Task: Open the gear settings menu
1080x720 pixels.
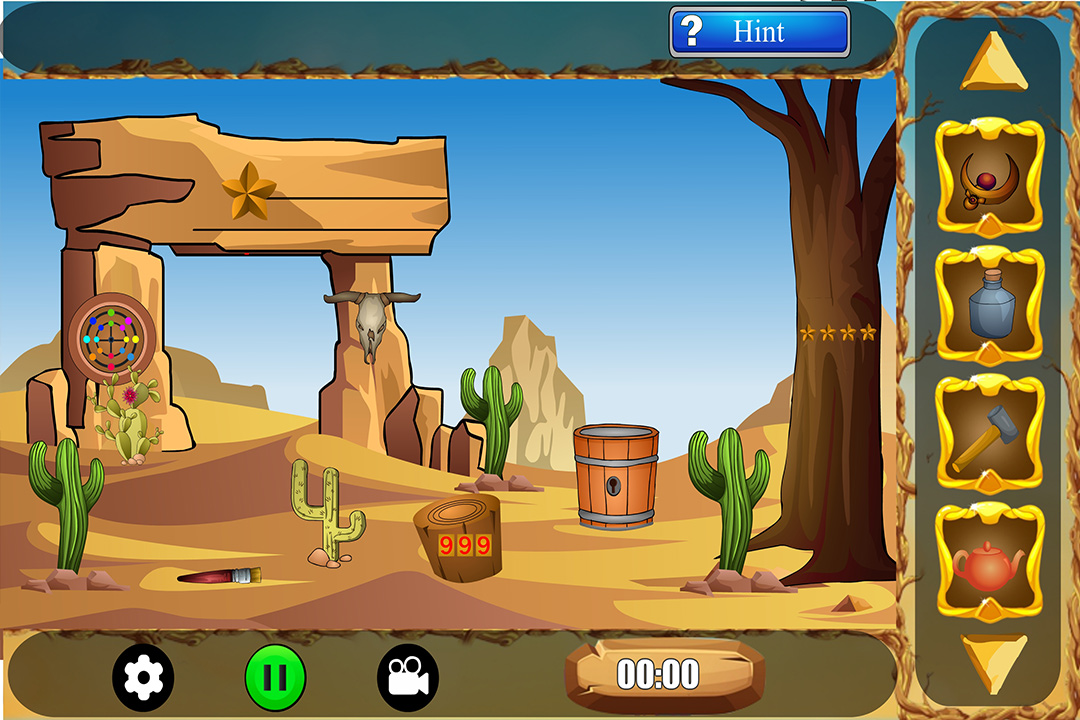Action: [x=143, y=677]
